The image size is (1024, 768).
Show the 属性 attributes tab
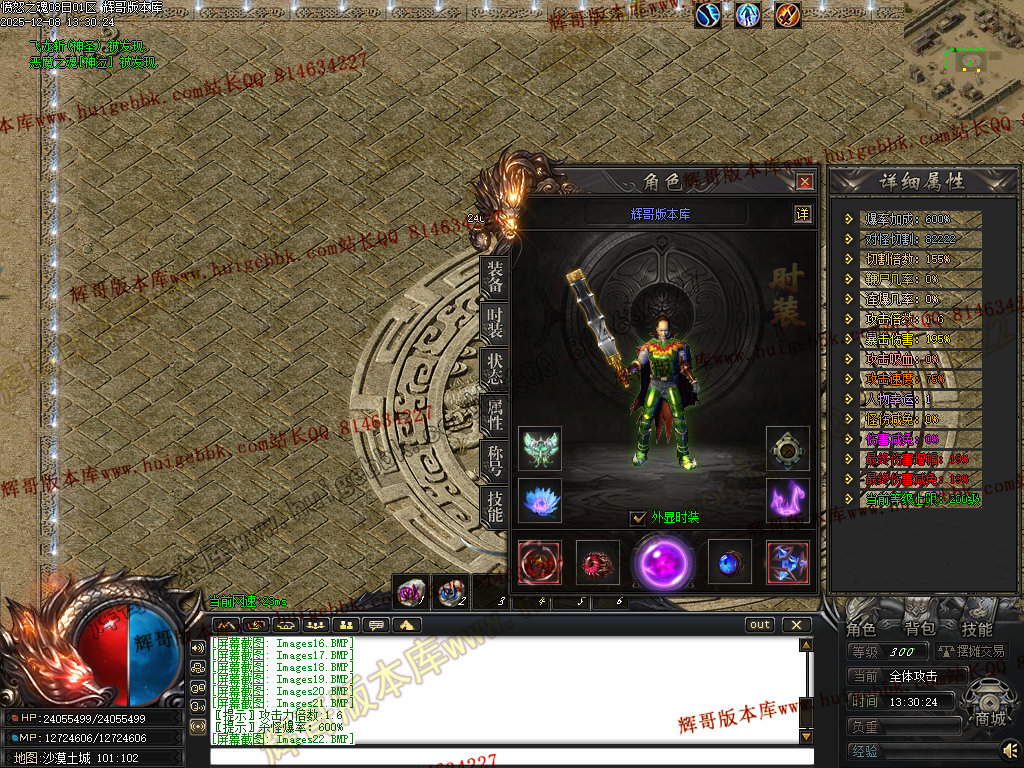click(494, 415)
